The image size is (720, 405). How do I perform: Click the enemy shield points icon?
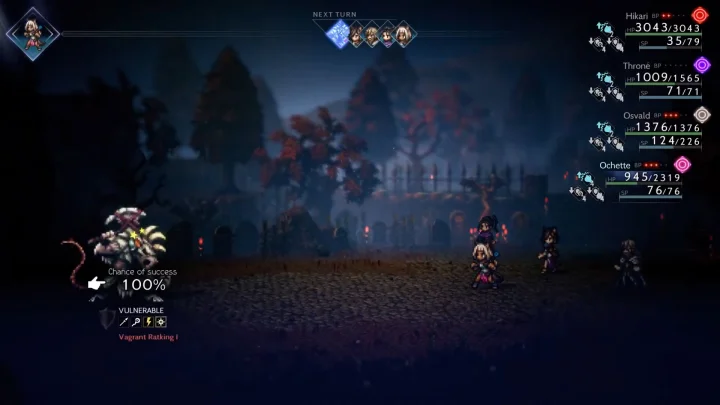107,318
